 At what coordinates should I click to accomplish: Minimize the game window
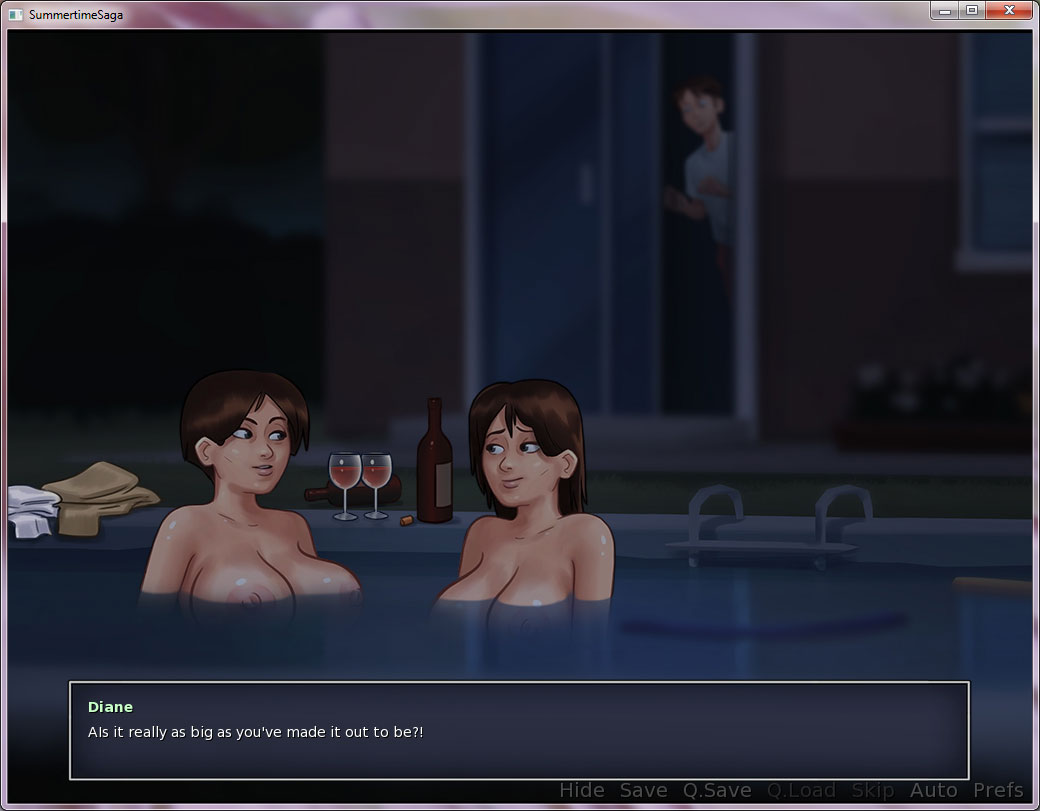[944, 10]
